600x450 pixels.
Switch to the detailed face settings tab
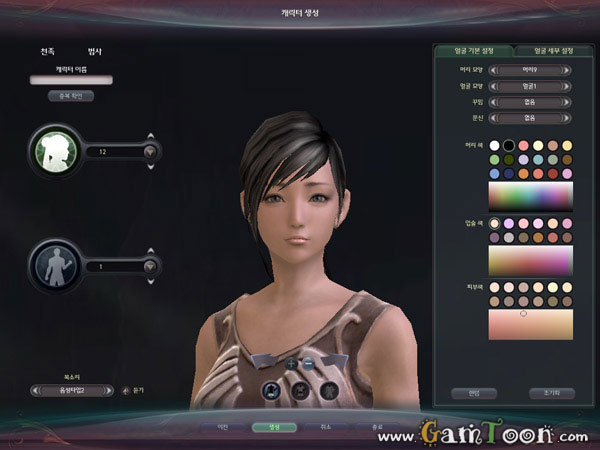(x=544, y=50)
